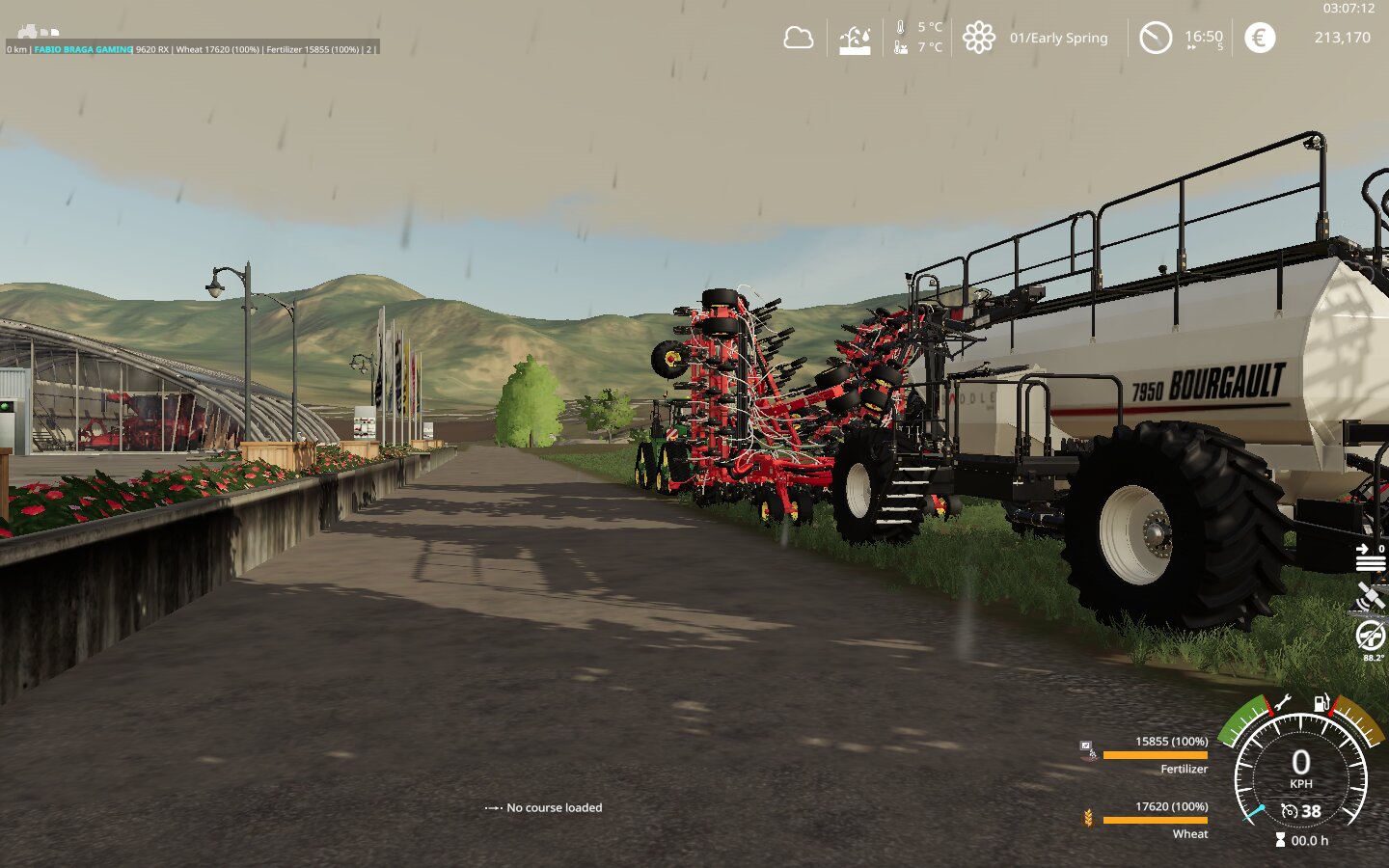Open the euro money icon
The image size is (1389, 868).
pyautogui.click(x=1259, y=38)
